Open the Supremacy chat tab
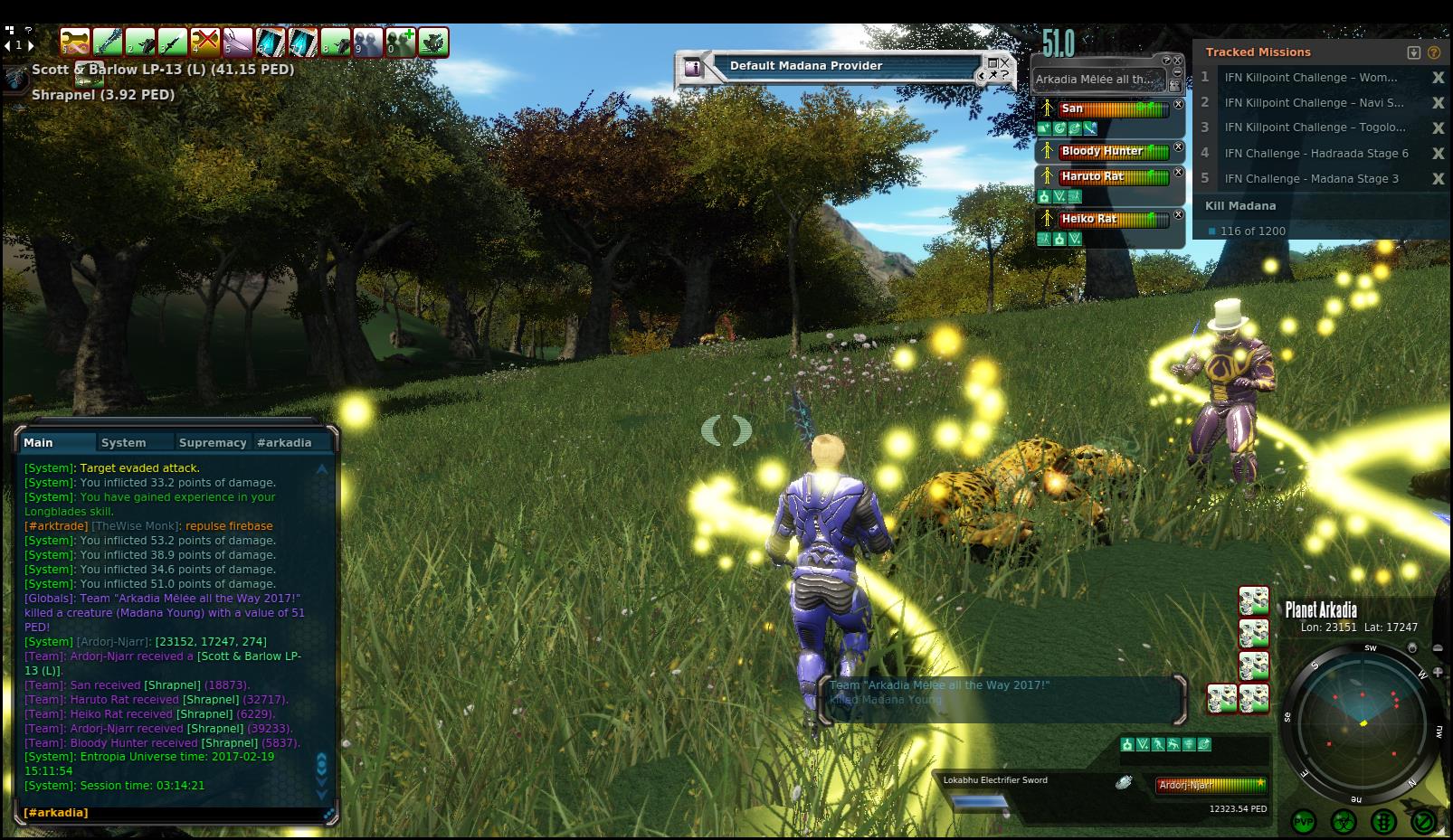The width and height of the screenshot is (1453, 840). click(x=213, y=442)
